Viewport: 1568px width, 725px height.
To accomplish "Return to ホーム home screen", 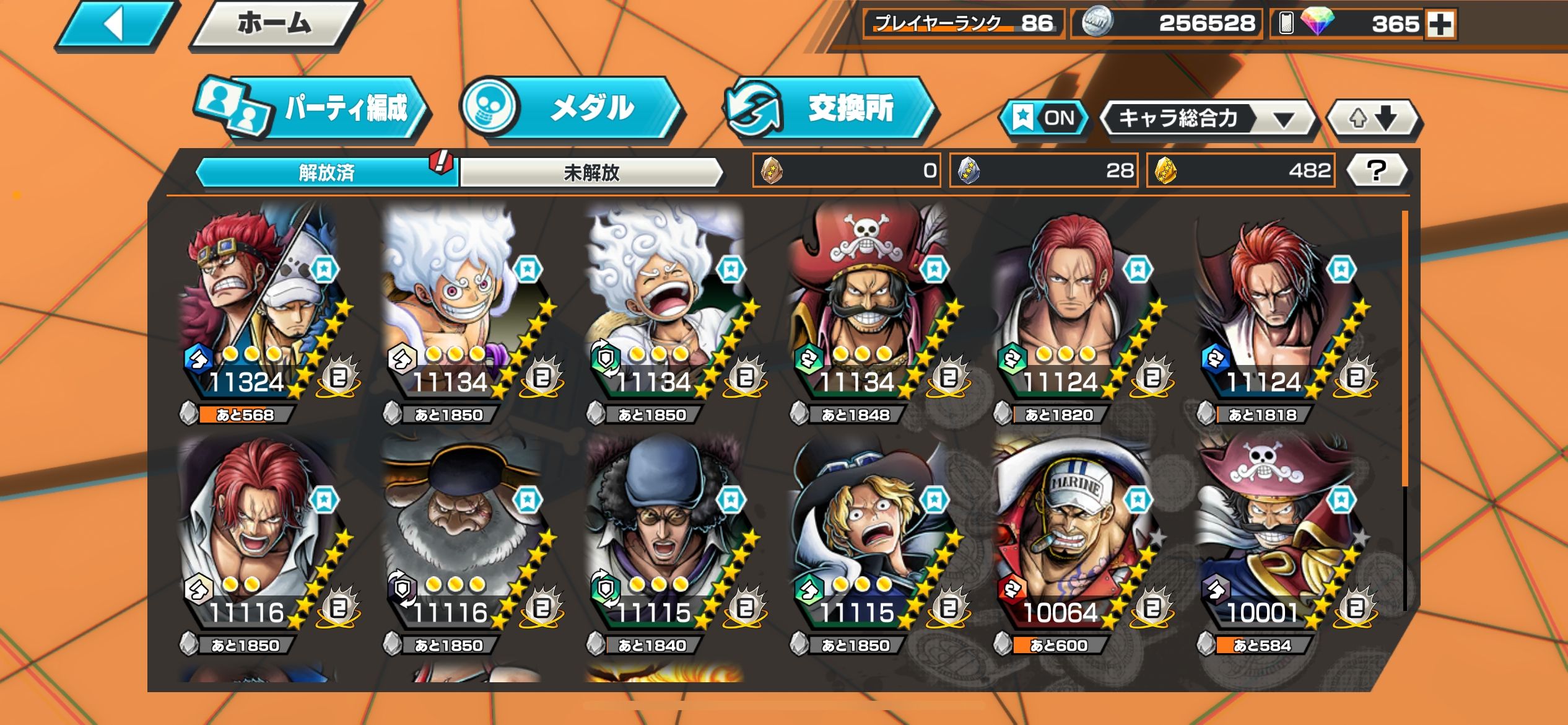I will click(x=275, y=25).
